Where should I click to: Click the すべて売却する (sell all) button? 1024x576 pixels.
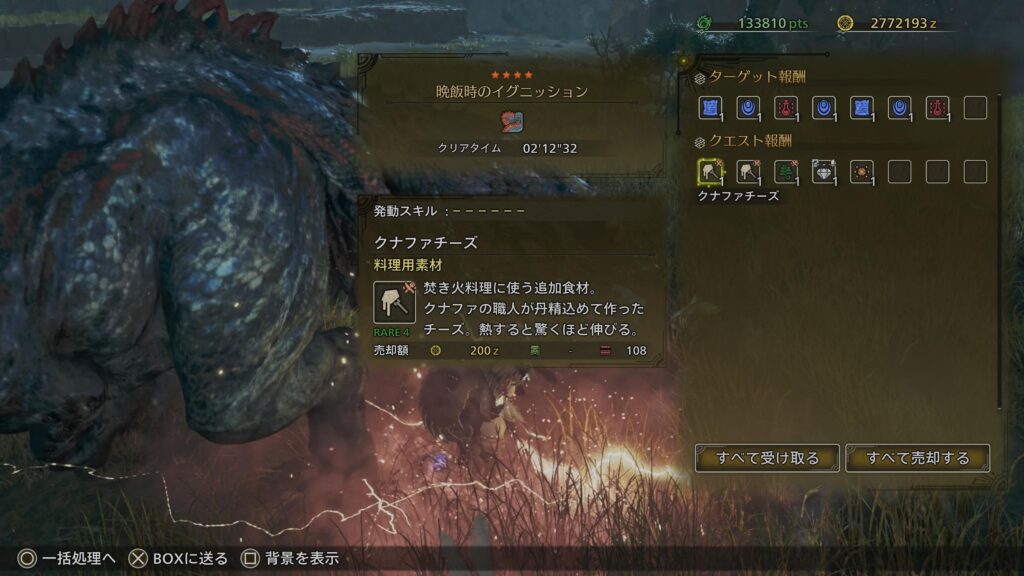(917, 458)
